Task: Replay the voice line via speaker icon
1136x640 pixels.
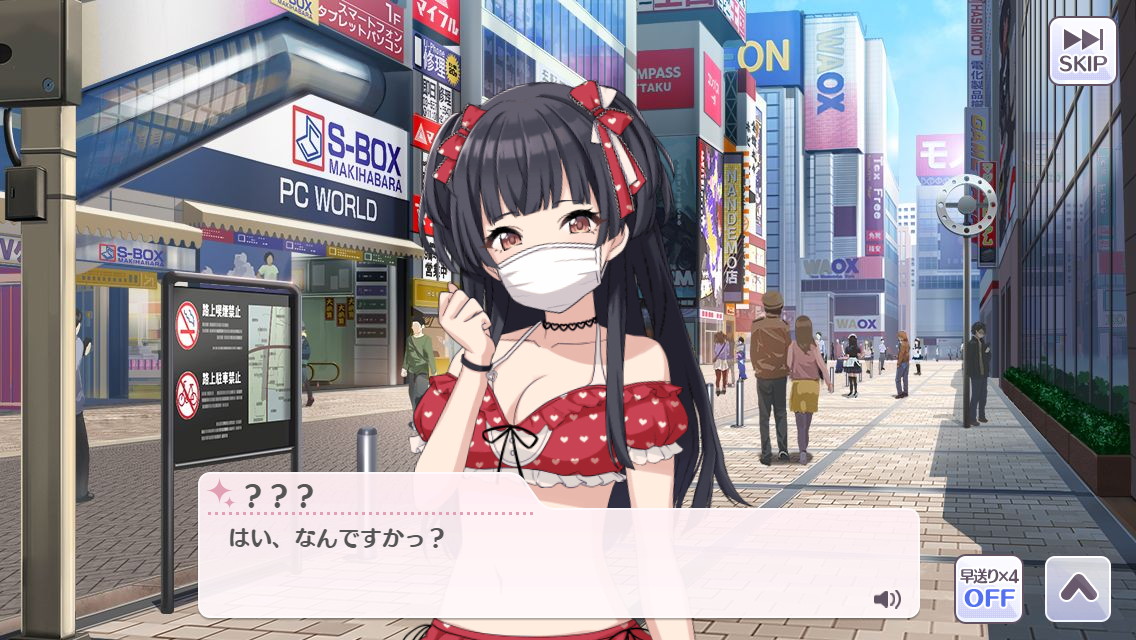Action: (886, 599)
